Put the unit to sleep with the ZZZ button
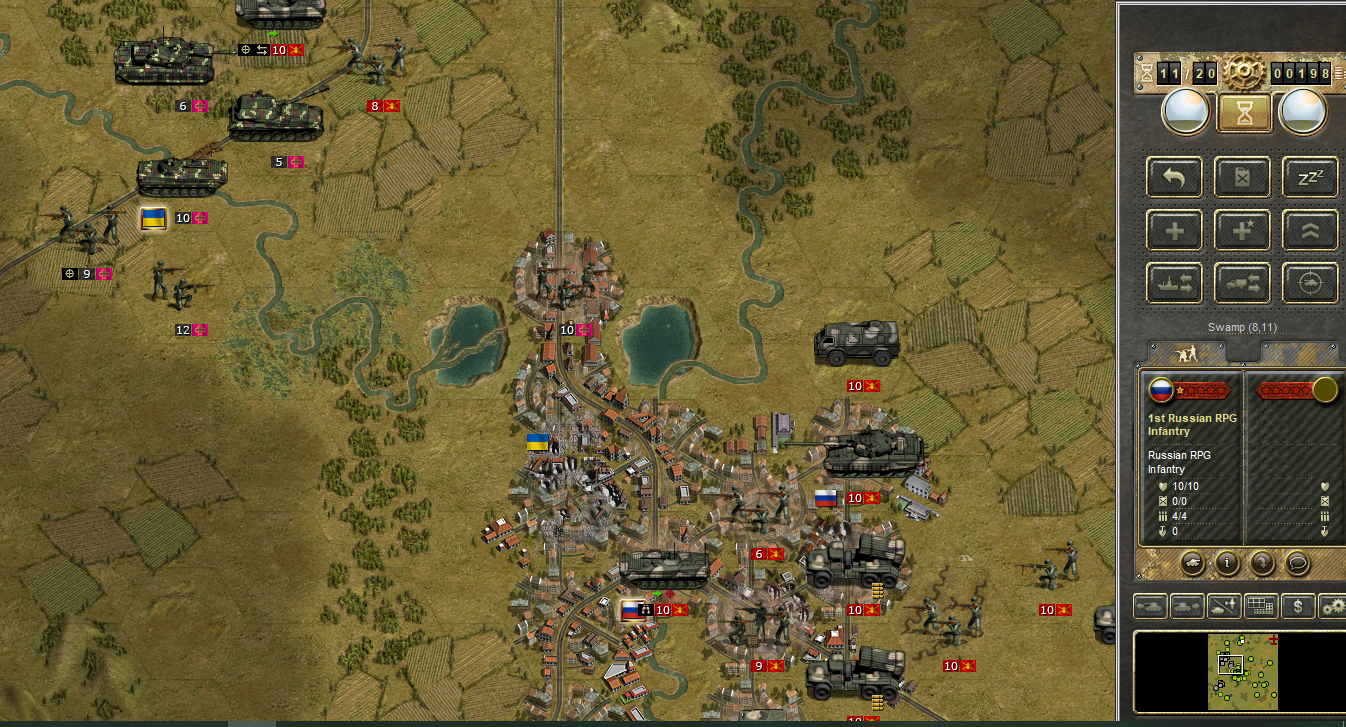Screen dimensions: 1346x727 coord(1310,178)
